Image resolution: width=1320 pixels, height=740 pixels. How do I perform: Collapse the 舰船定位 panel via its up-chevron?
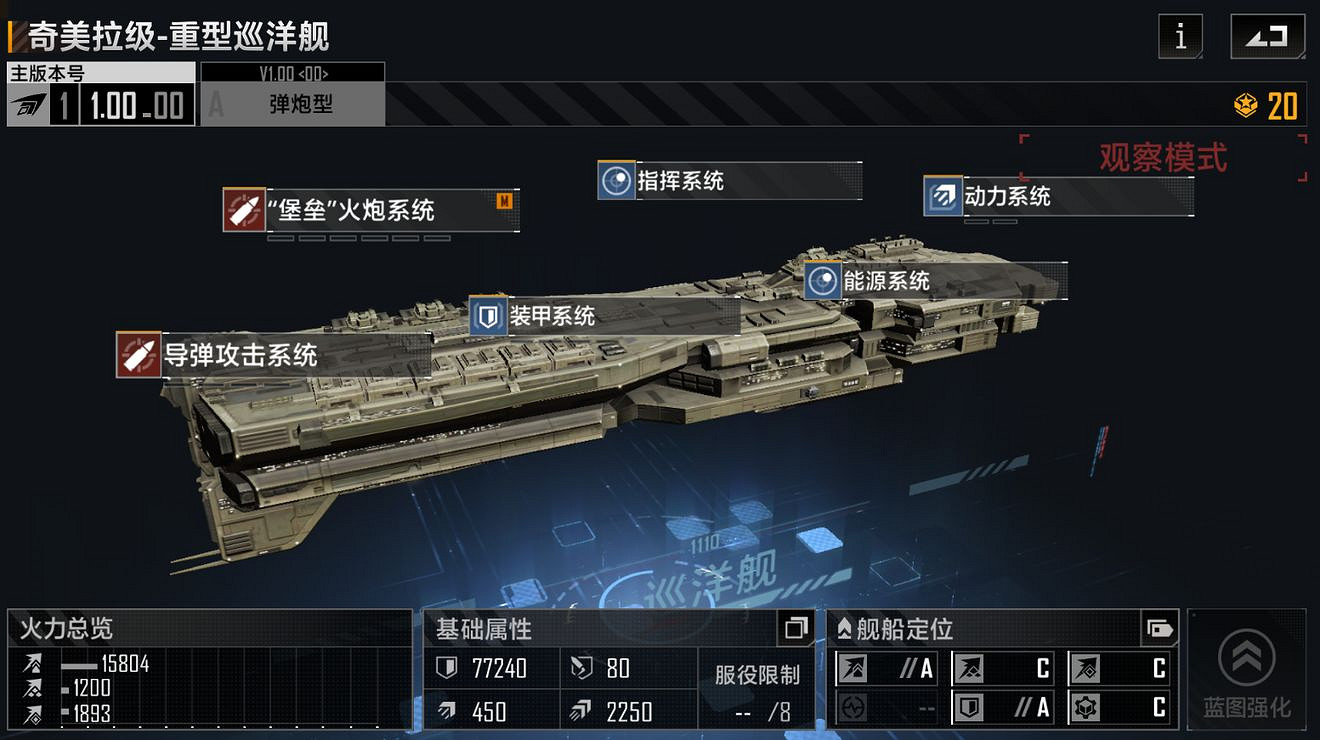pos(845,628)
